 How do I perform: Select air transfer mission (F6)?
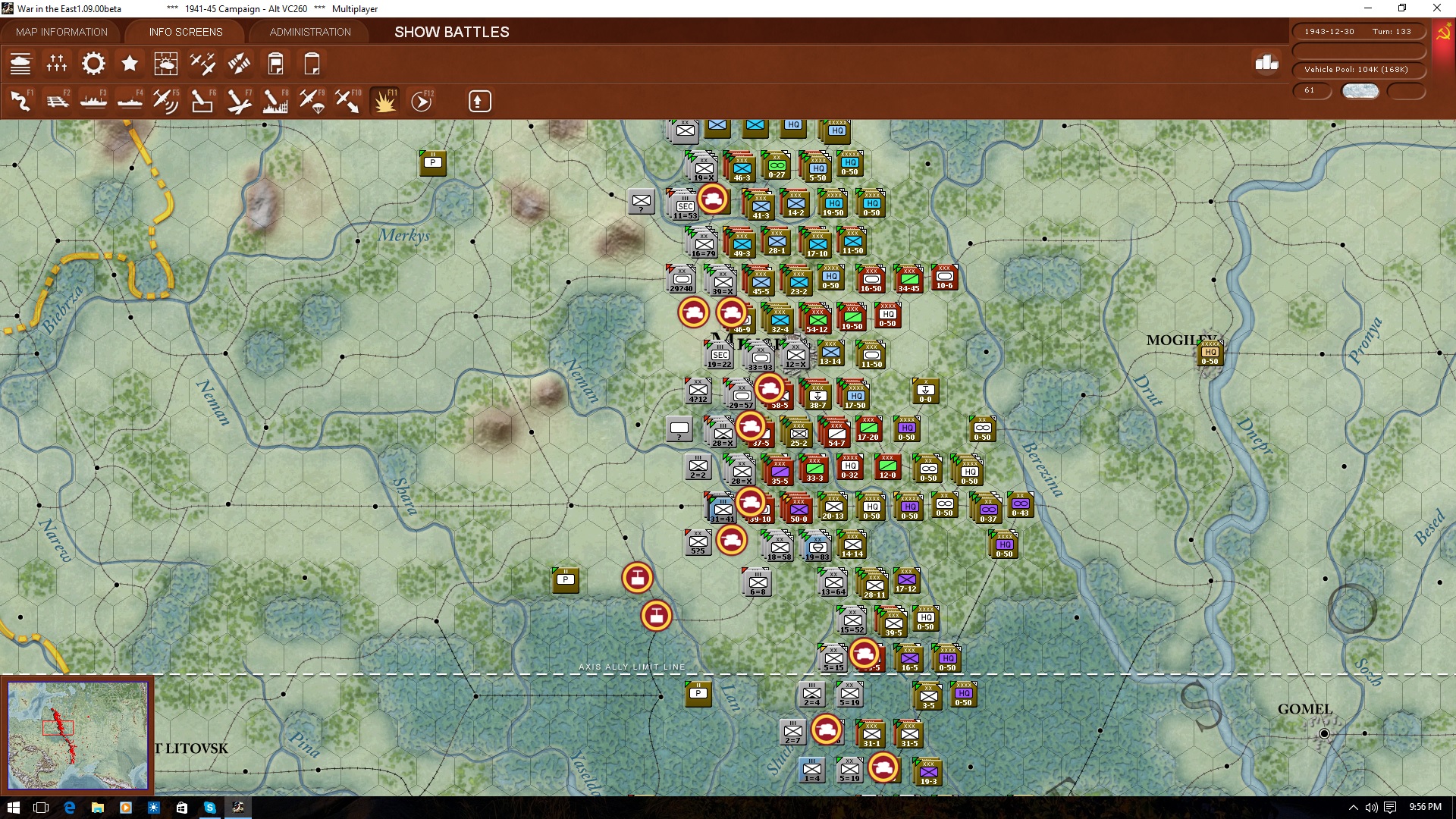202,100
